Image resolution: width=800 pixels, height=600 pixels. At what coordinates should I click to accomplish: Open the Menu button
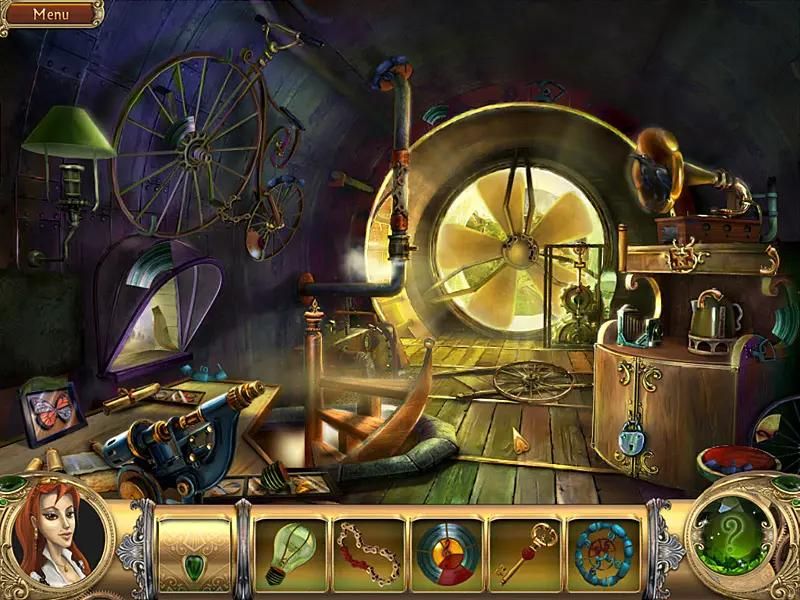coord(50,14)
